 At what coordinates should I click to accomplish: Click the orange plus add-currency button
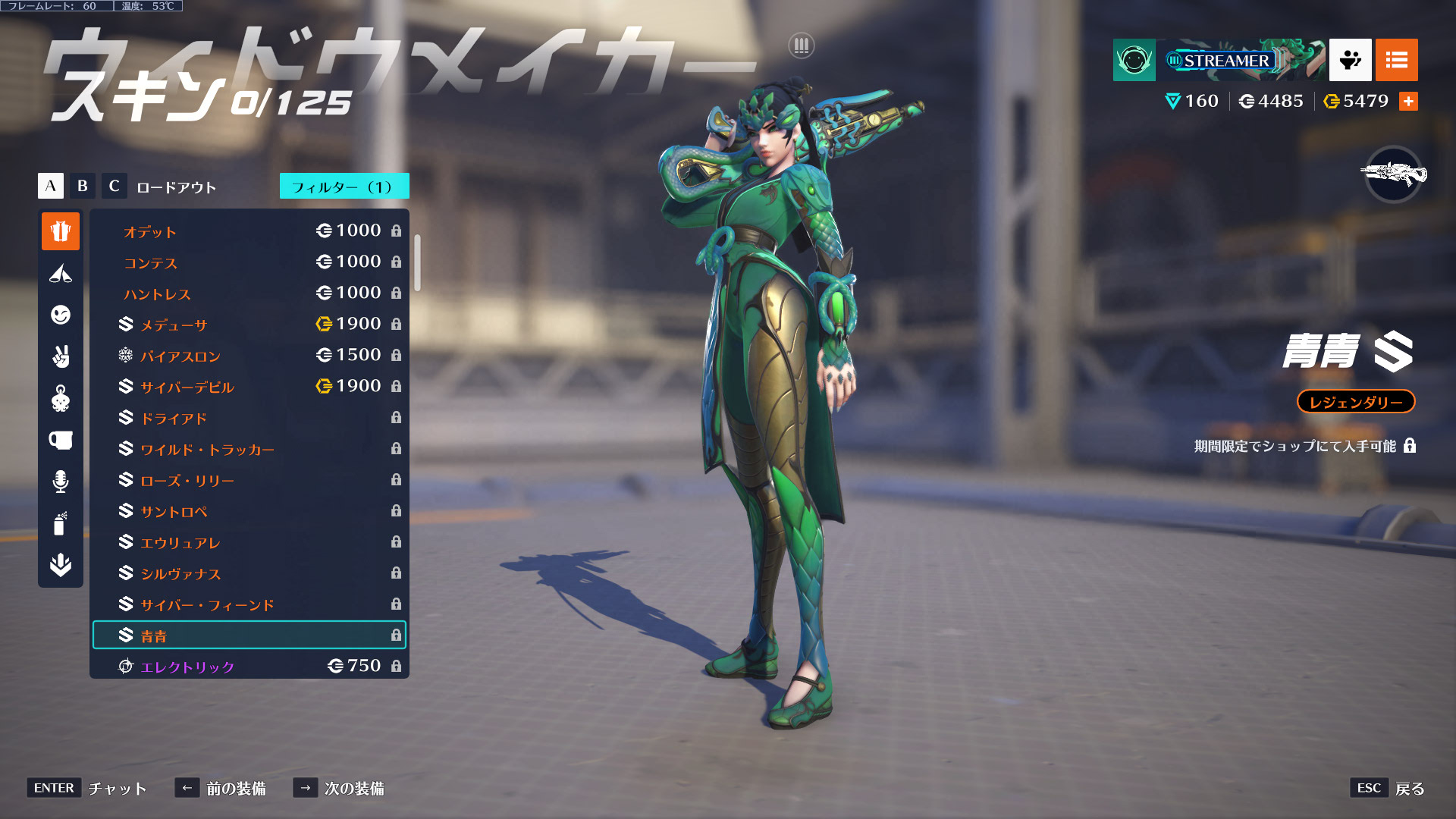point(1408,102)
